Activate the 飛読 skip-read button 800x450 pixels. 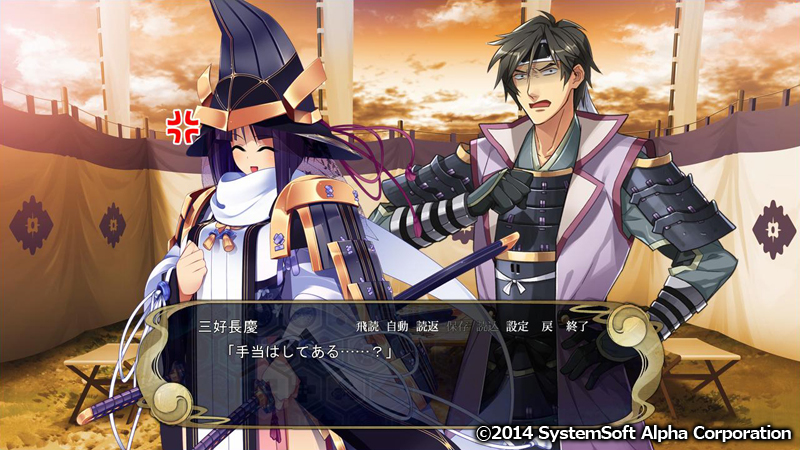(367, 326)
